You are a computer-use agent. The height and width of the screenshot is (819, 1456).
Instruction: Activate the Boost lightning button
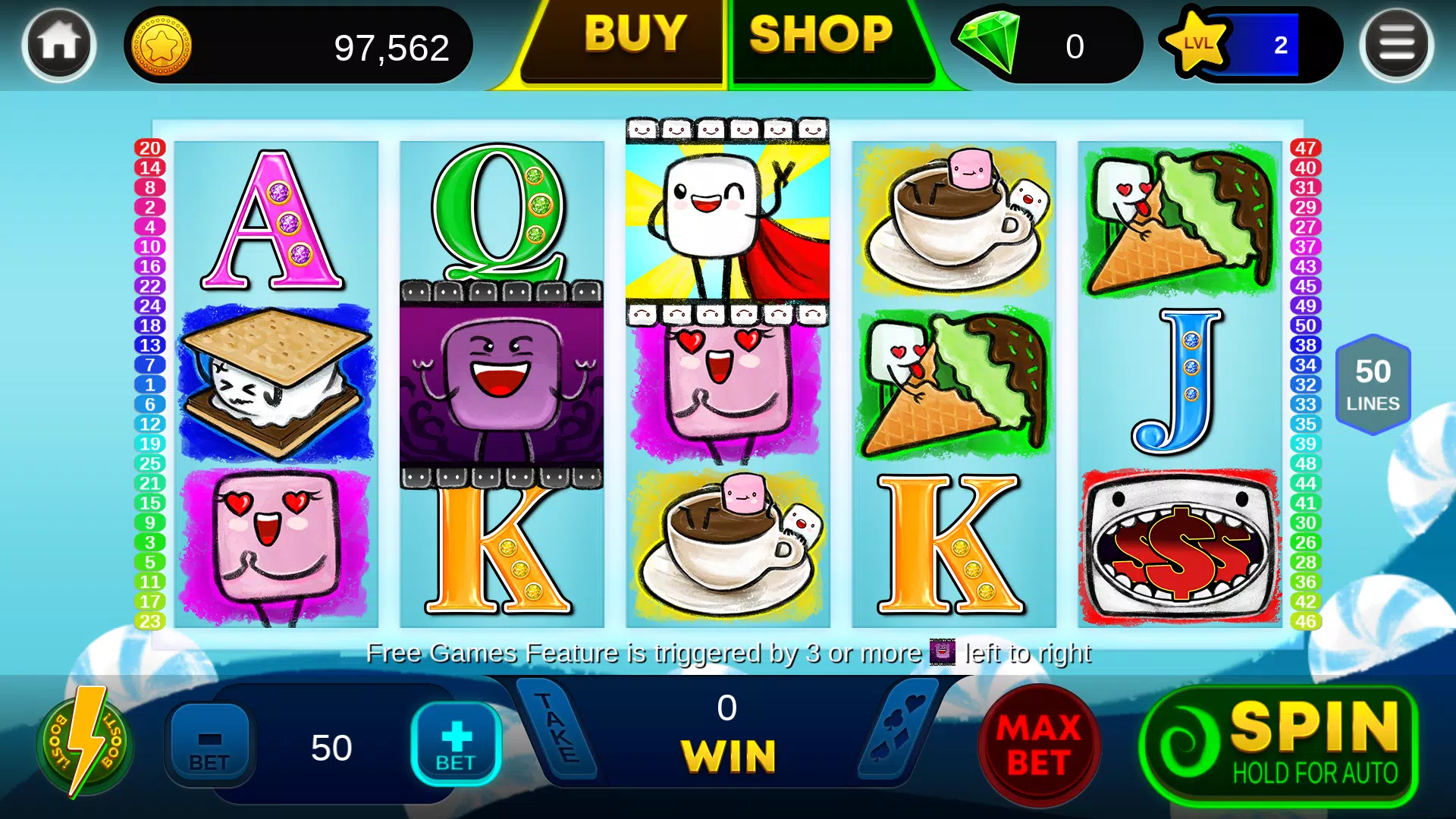(86, 743)
